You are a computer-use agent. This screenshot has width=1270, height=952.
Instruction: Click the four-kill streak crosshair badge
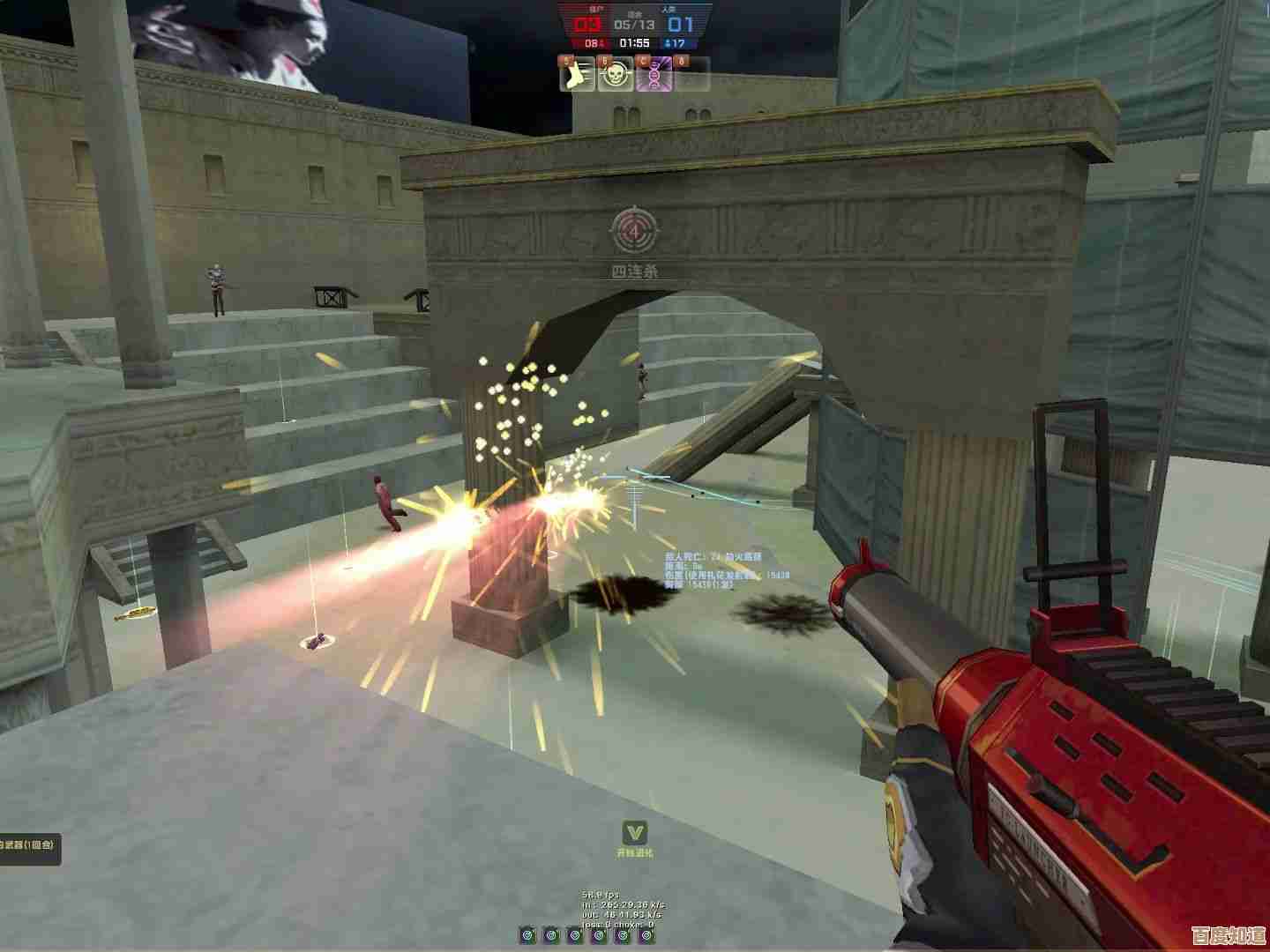click(x=635, y=231)
